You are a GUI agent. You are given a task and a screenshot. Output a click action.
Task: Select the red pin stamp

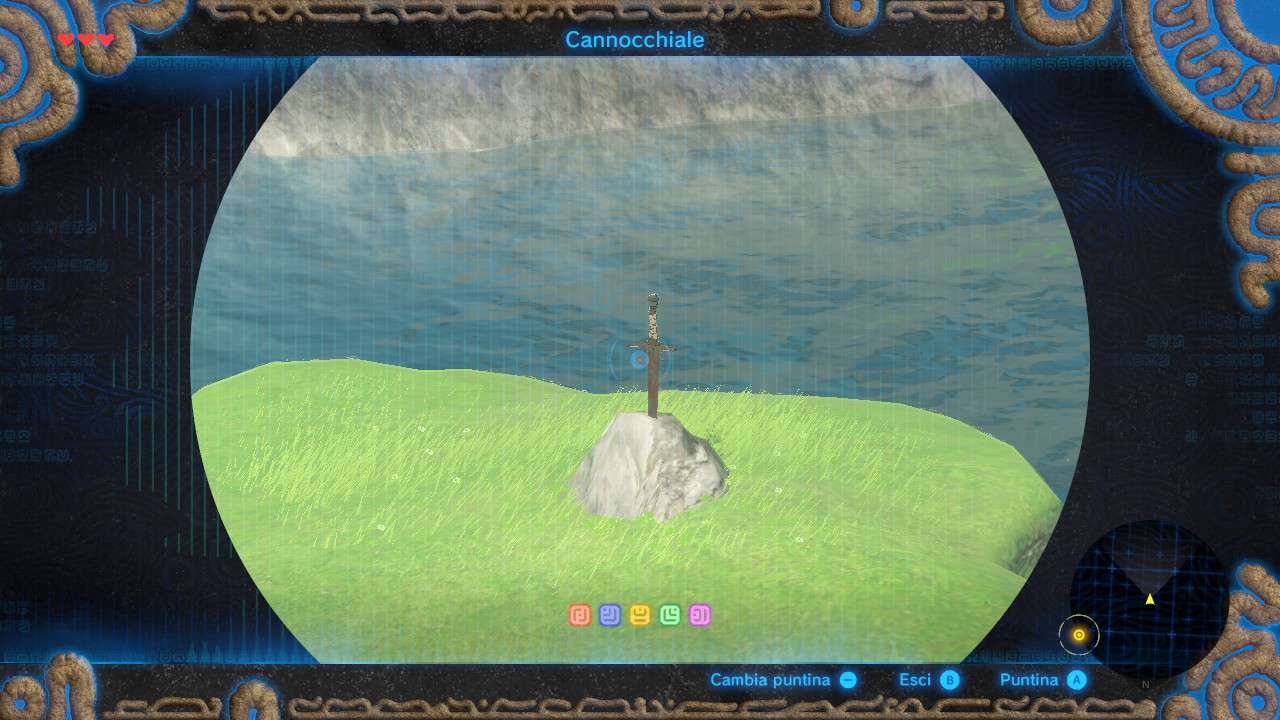(x=580, y=615)
